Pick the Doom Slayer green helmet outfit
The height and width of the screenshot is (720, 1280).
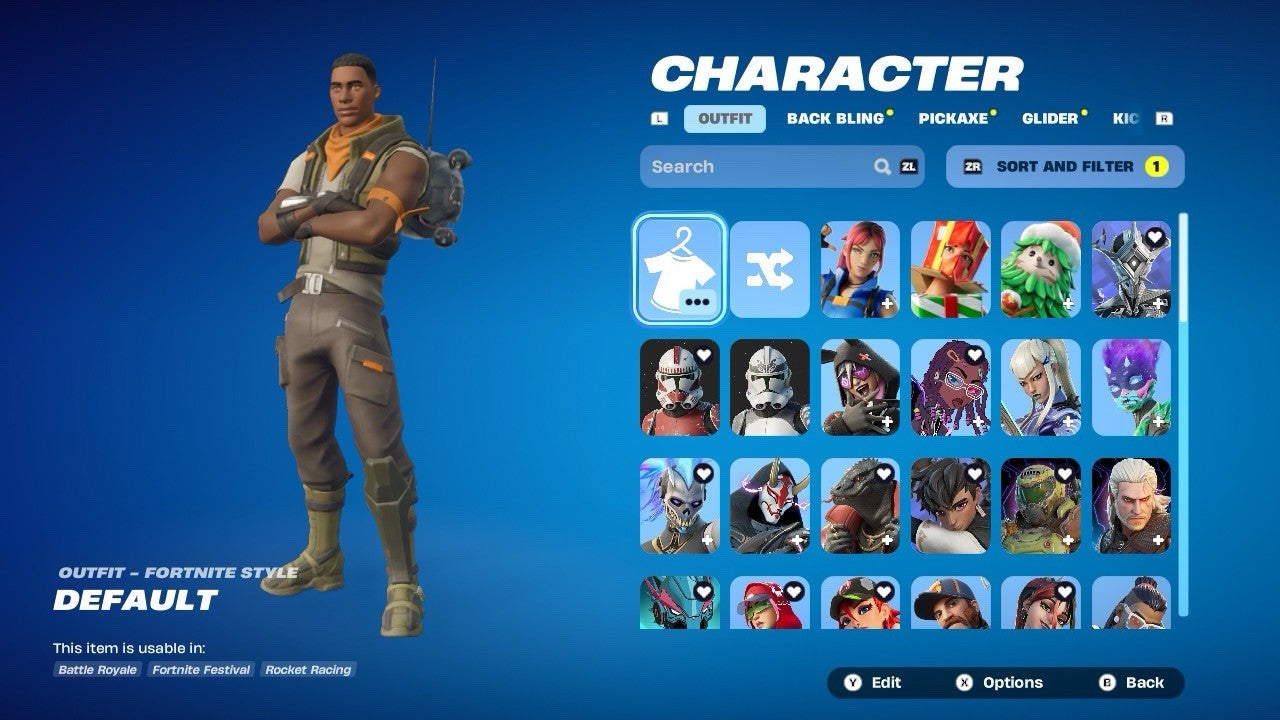(x=1041, y=506)
